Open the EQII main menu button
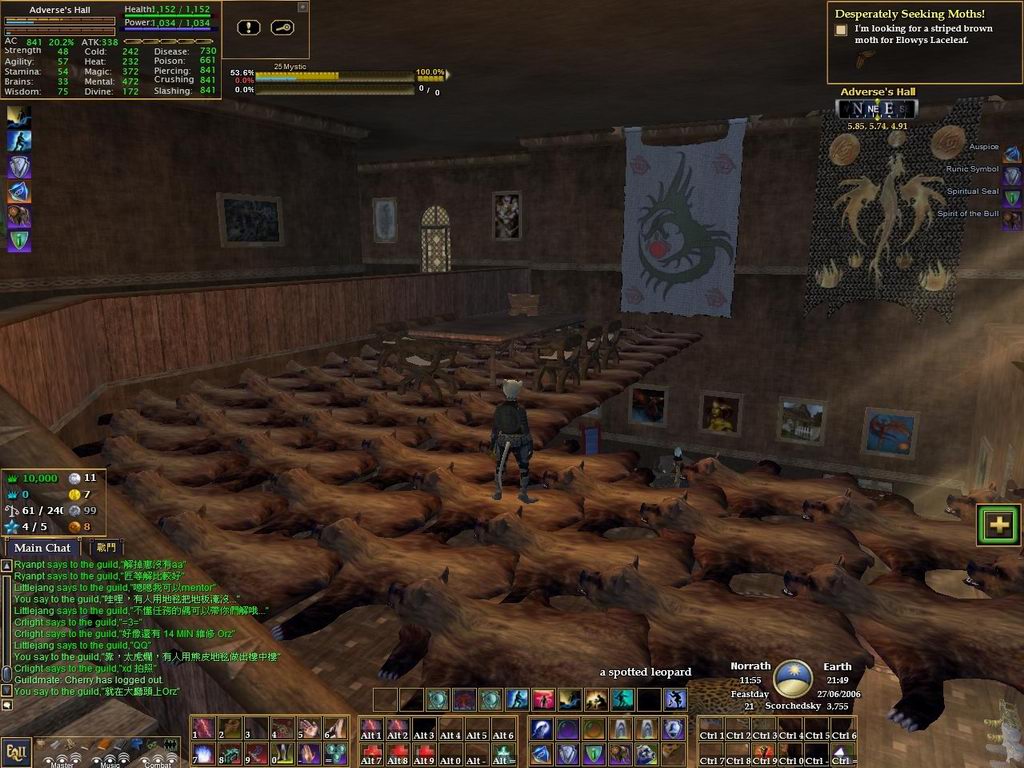The image size is (1024, 768). (x=15, y=750)
